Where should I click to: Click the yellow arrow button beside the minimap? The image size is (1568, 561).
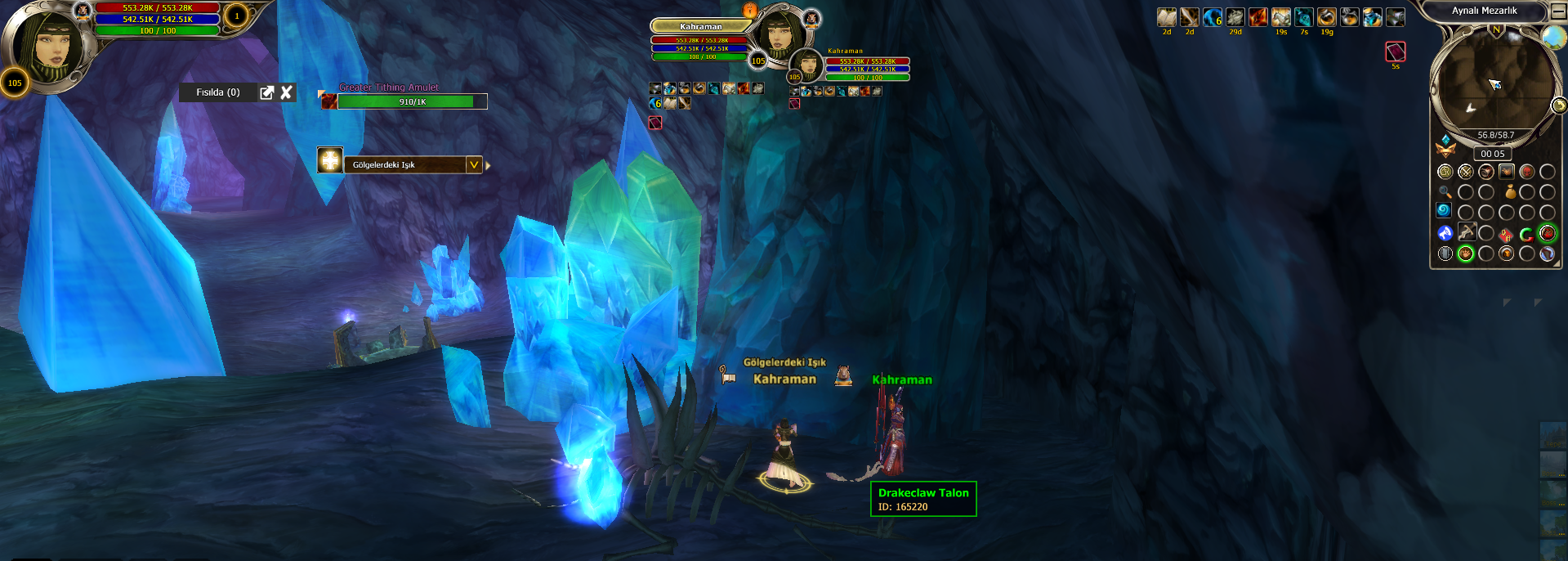pyautogui.click(x=1559, y=105)
